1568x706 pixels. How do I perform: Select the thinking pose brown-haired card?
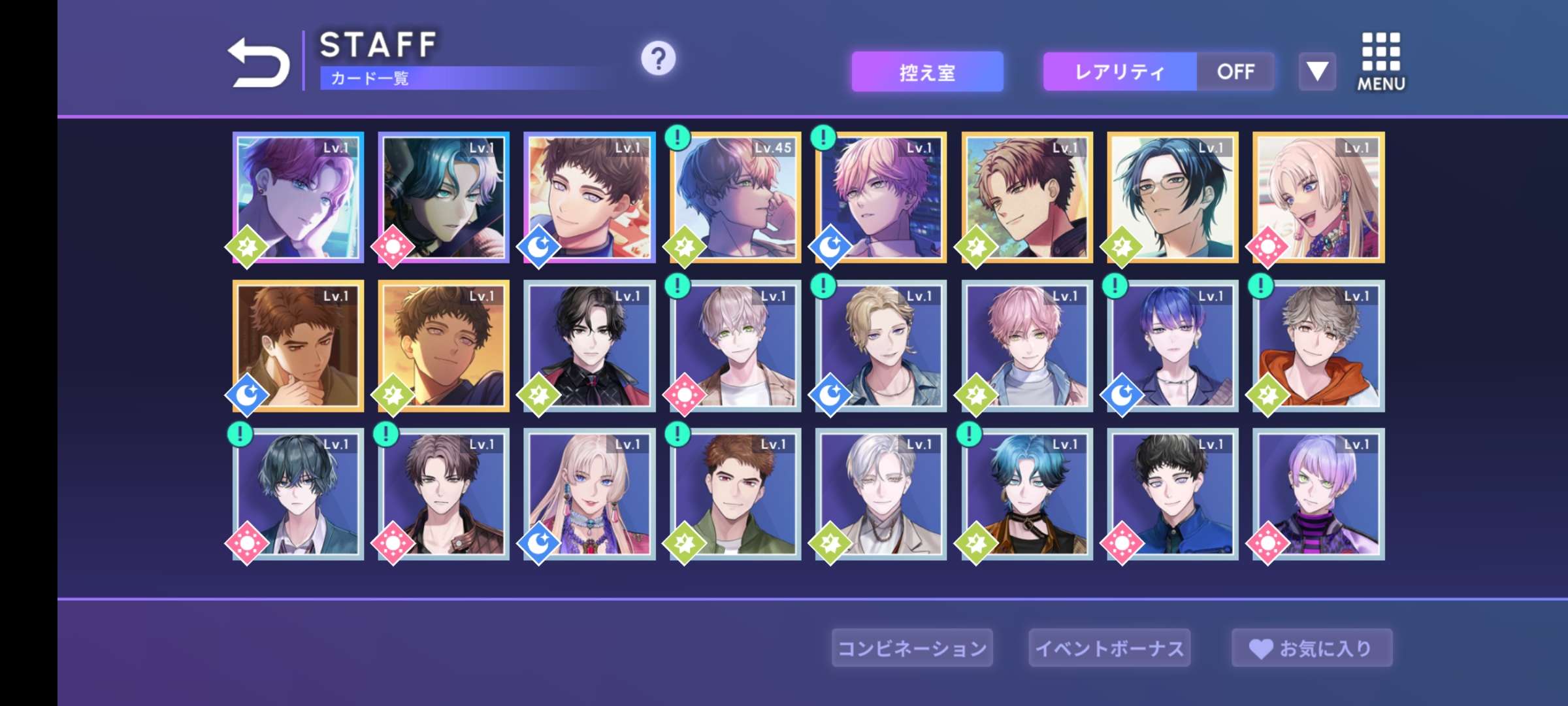tap(298, 346)
